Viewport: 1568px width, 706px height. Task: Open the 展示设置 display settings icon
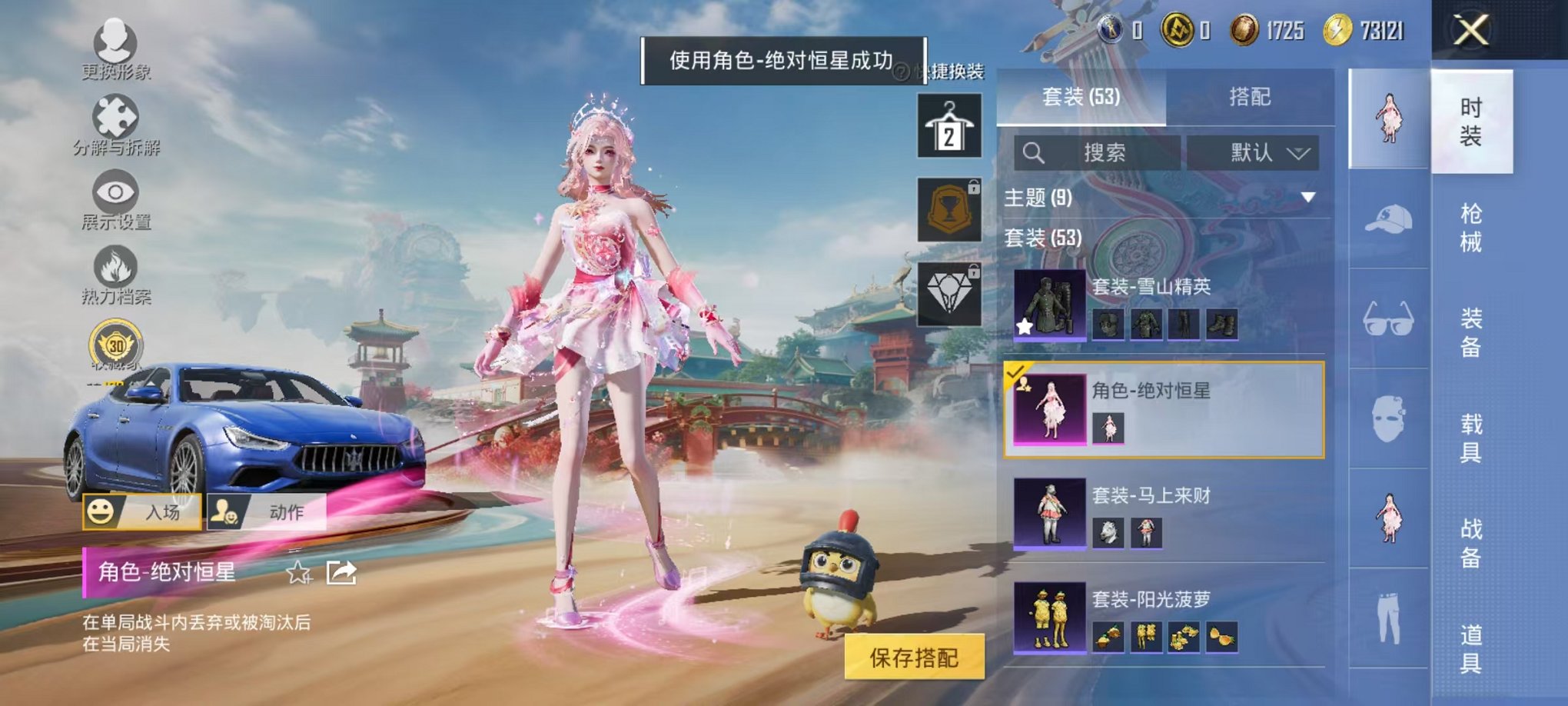(x=114, y=192)
